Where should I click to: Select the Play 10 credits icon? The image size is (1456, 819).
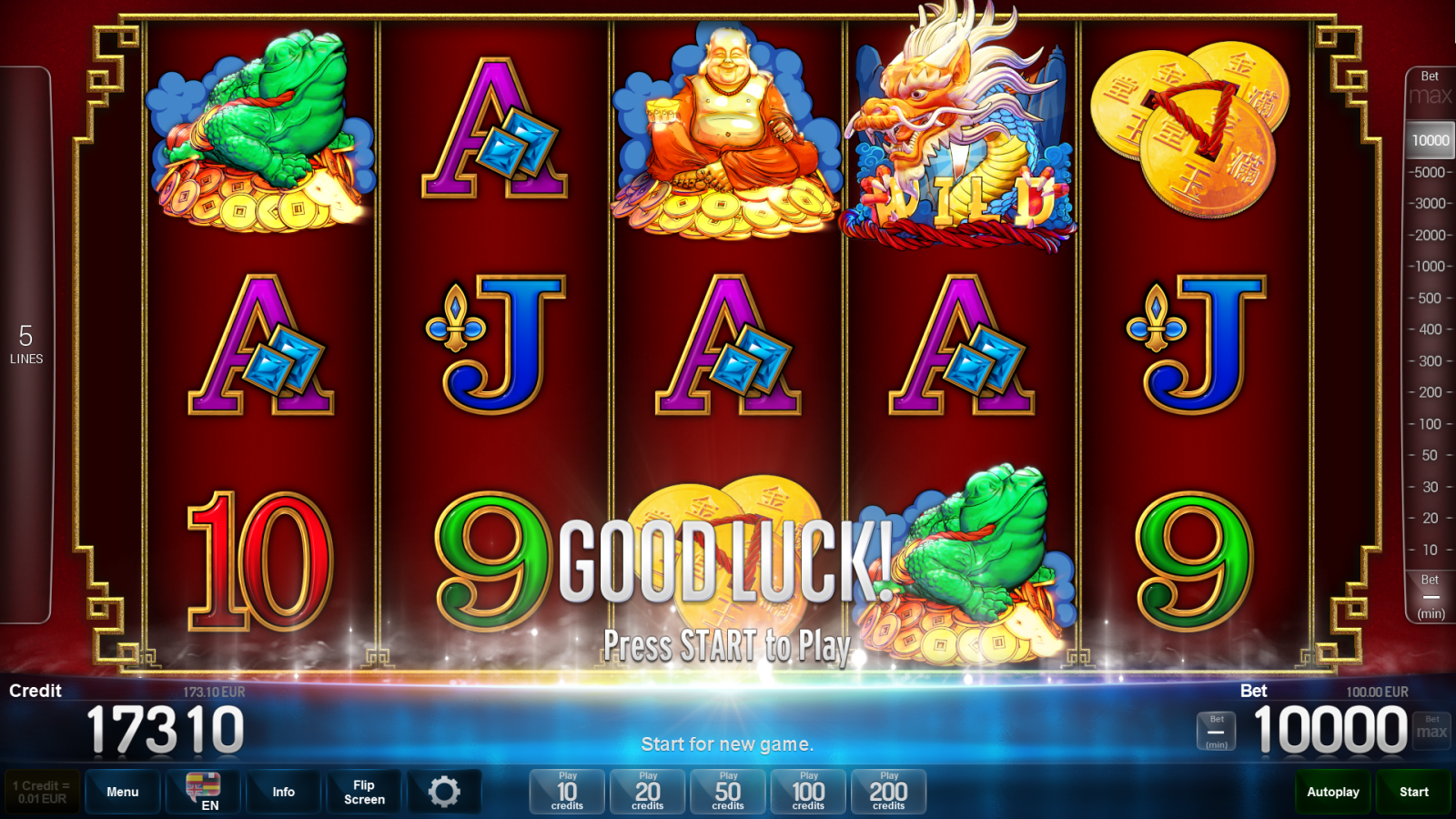pyautogui.click(x=565, y=791)
